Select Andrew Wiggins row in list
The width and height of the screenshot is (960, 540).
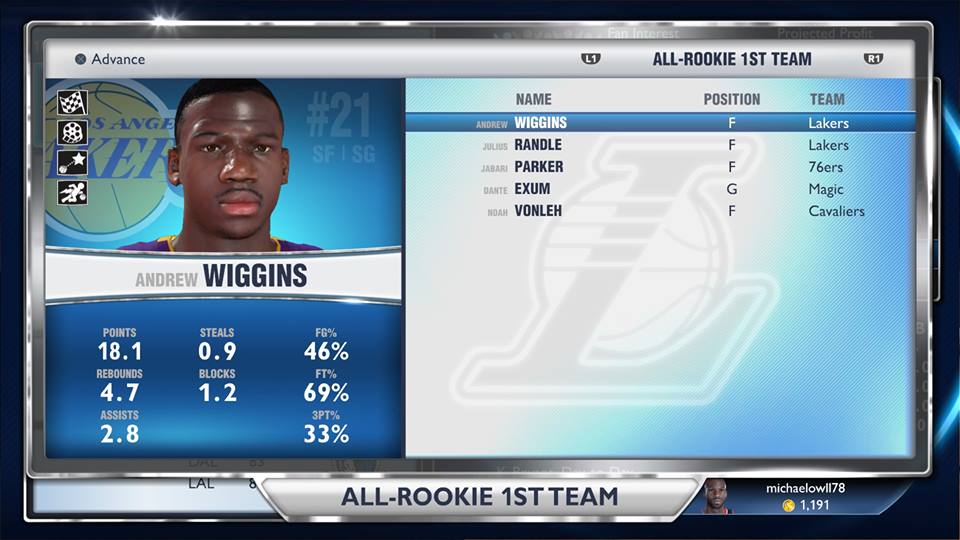coord(659,123)
